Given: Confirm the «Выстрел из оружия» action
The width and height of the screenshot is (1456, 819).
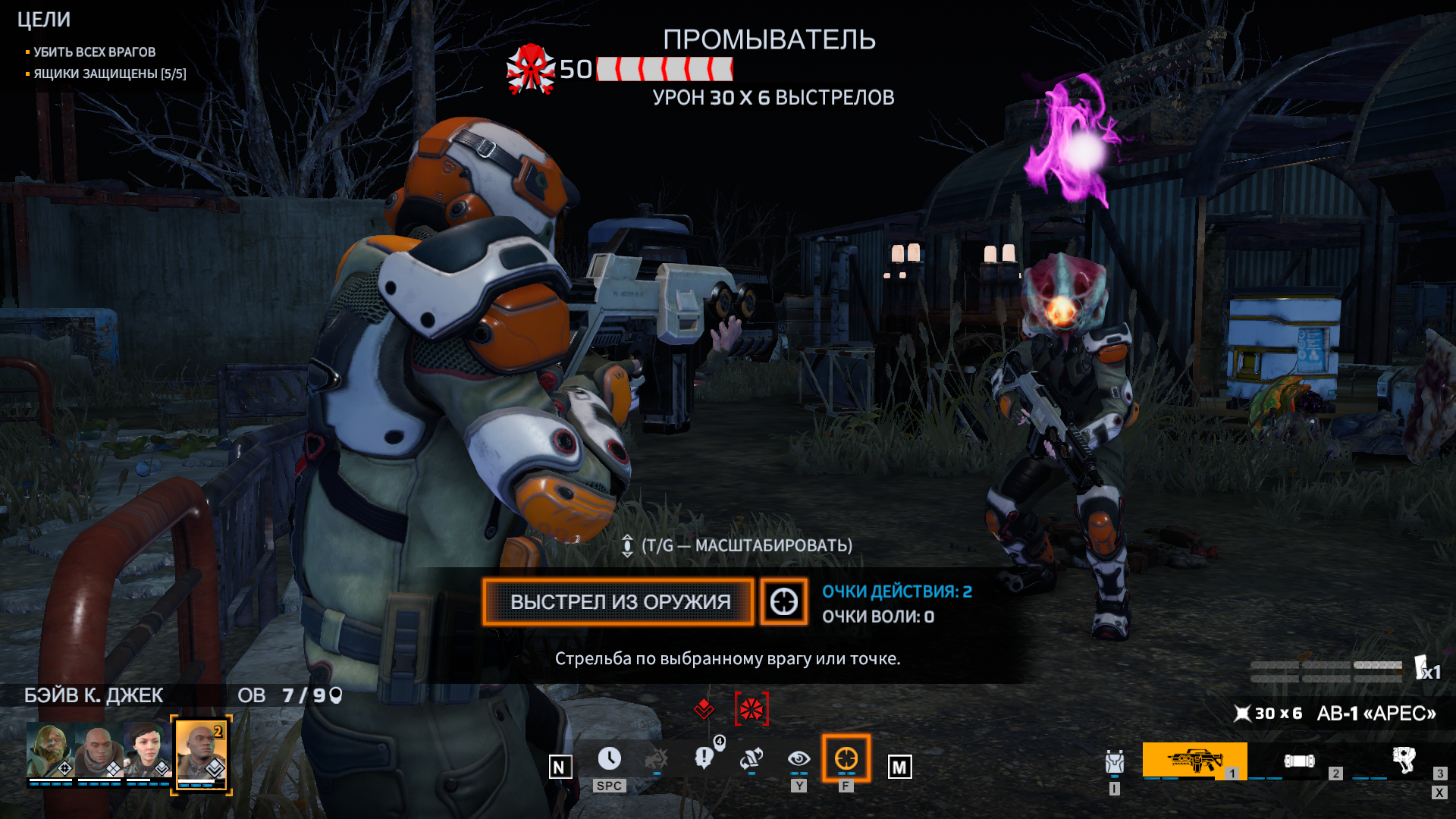Looking at the screenshot, I should click(x=618, y=602).
